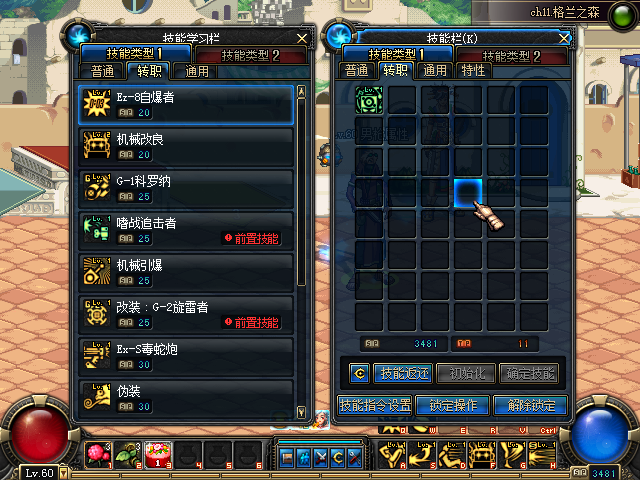640x480 pixels.
Task: Select the Ex-8自爆者 skill row
Action: pos(186,105)
